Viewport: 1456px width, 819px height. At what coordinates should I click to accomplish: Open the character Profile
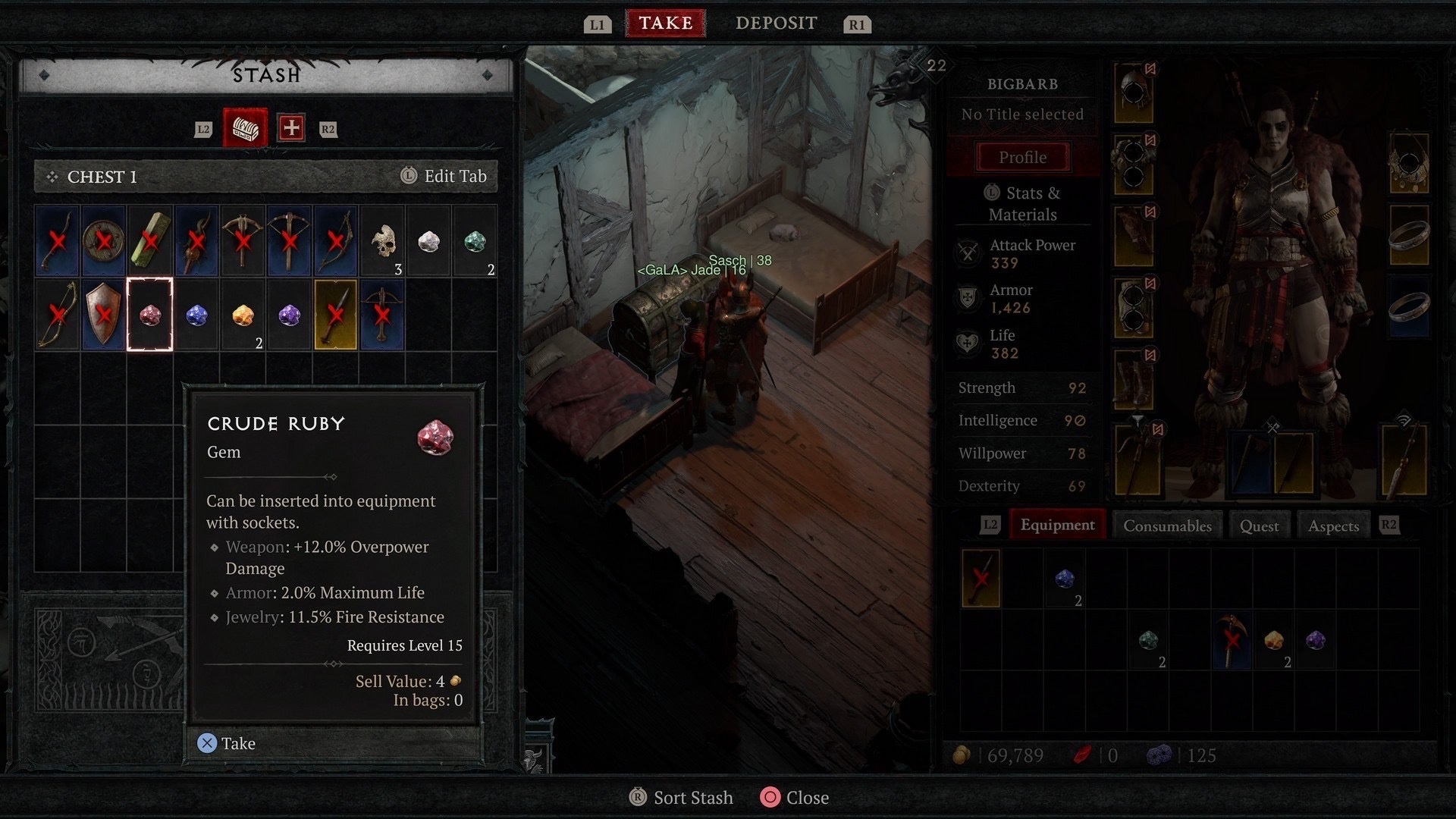pyautogui.click(x=1022, y=158)
